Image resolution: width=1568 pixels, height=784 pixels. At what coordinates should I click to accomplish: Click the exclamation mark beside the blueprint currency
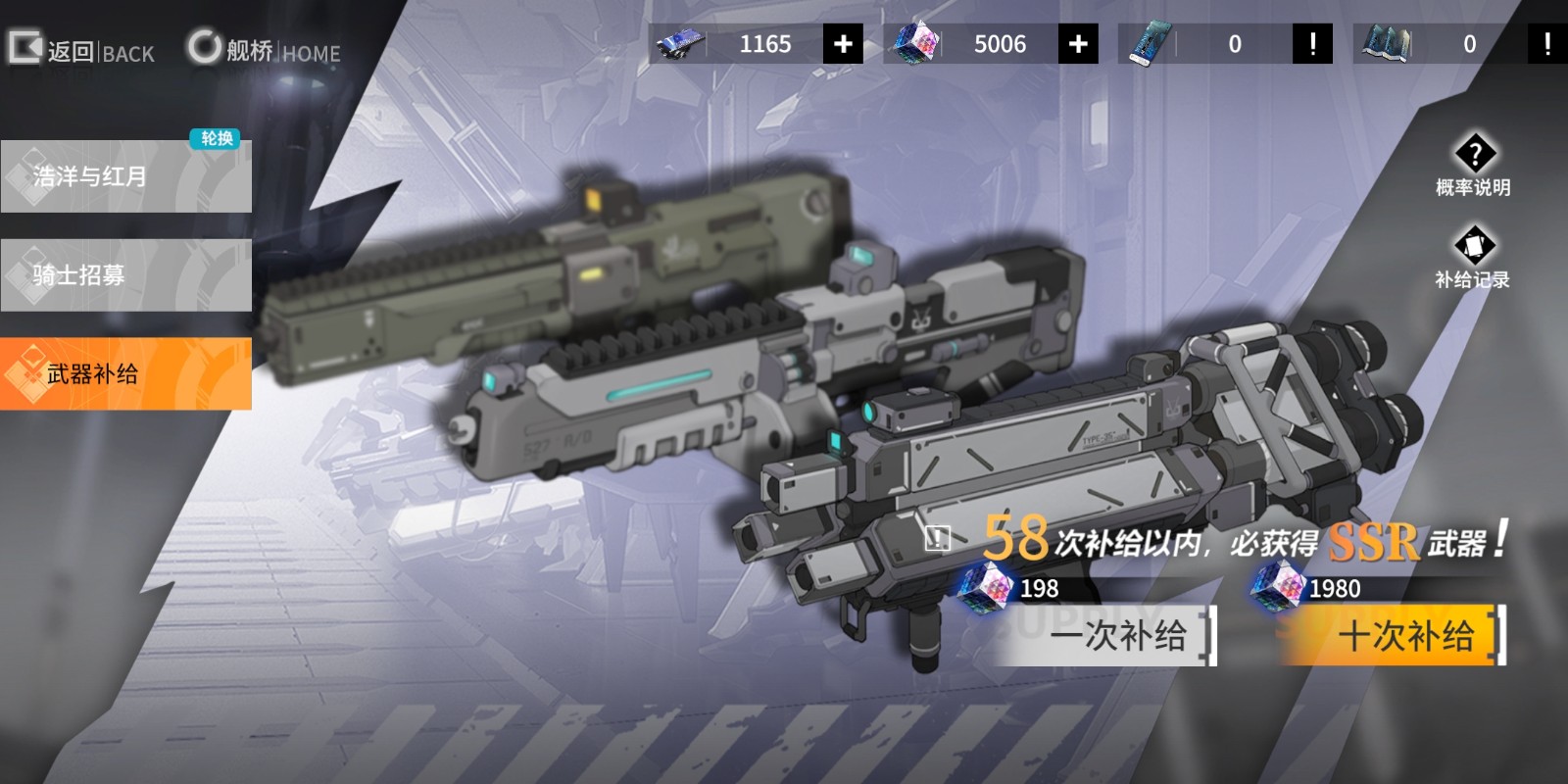pyautogui.click(x=1548, y=43)
